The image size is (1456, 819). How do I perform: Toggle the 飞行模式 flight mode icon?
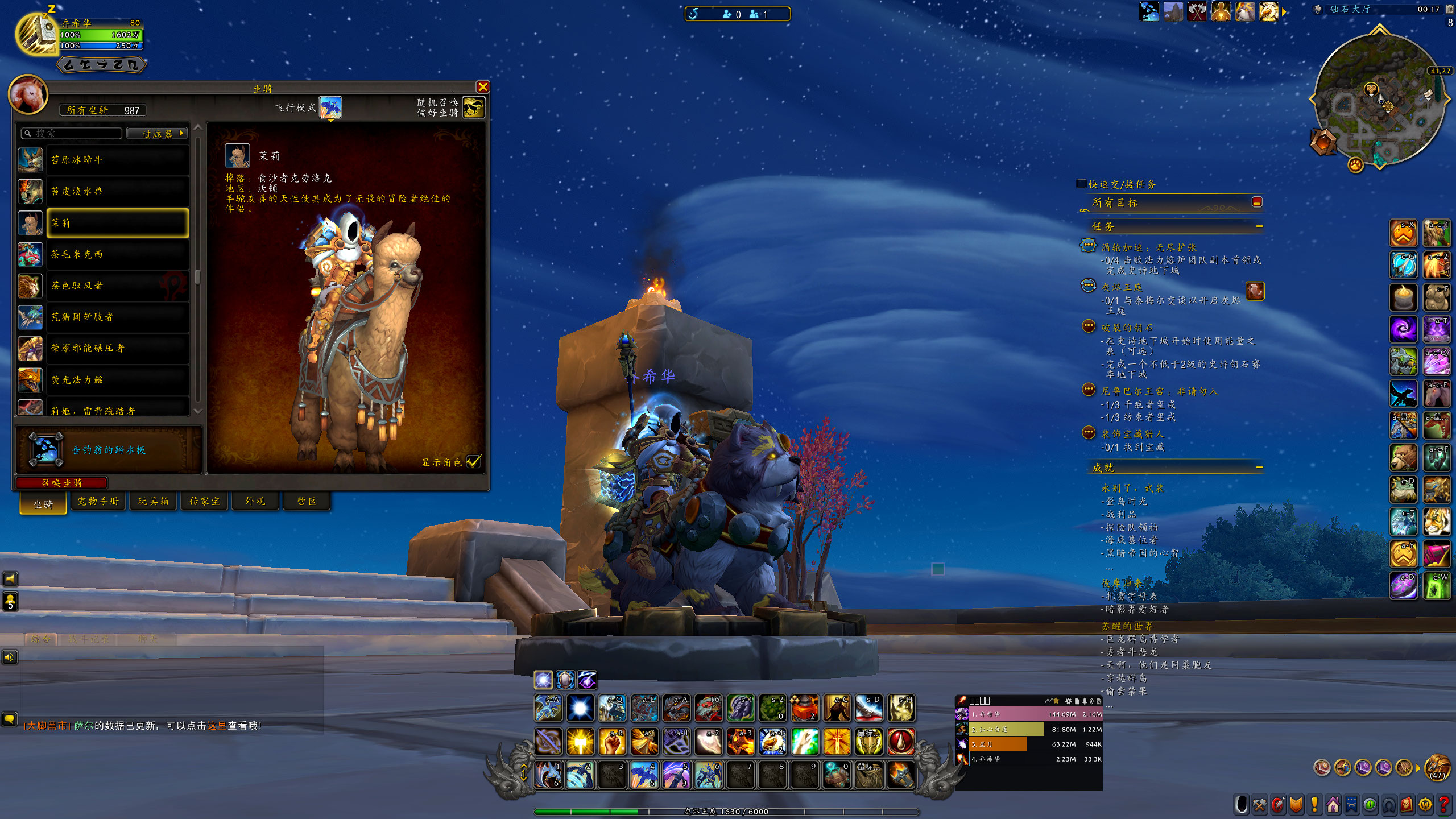pyautogui.click(x=330, y=107)
